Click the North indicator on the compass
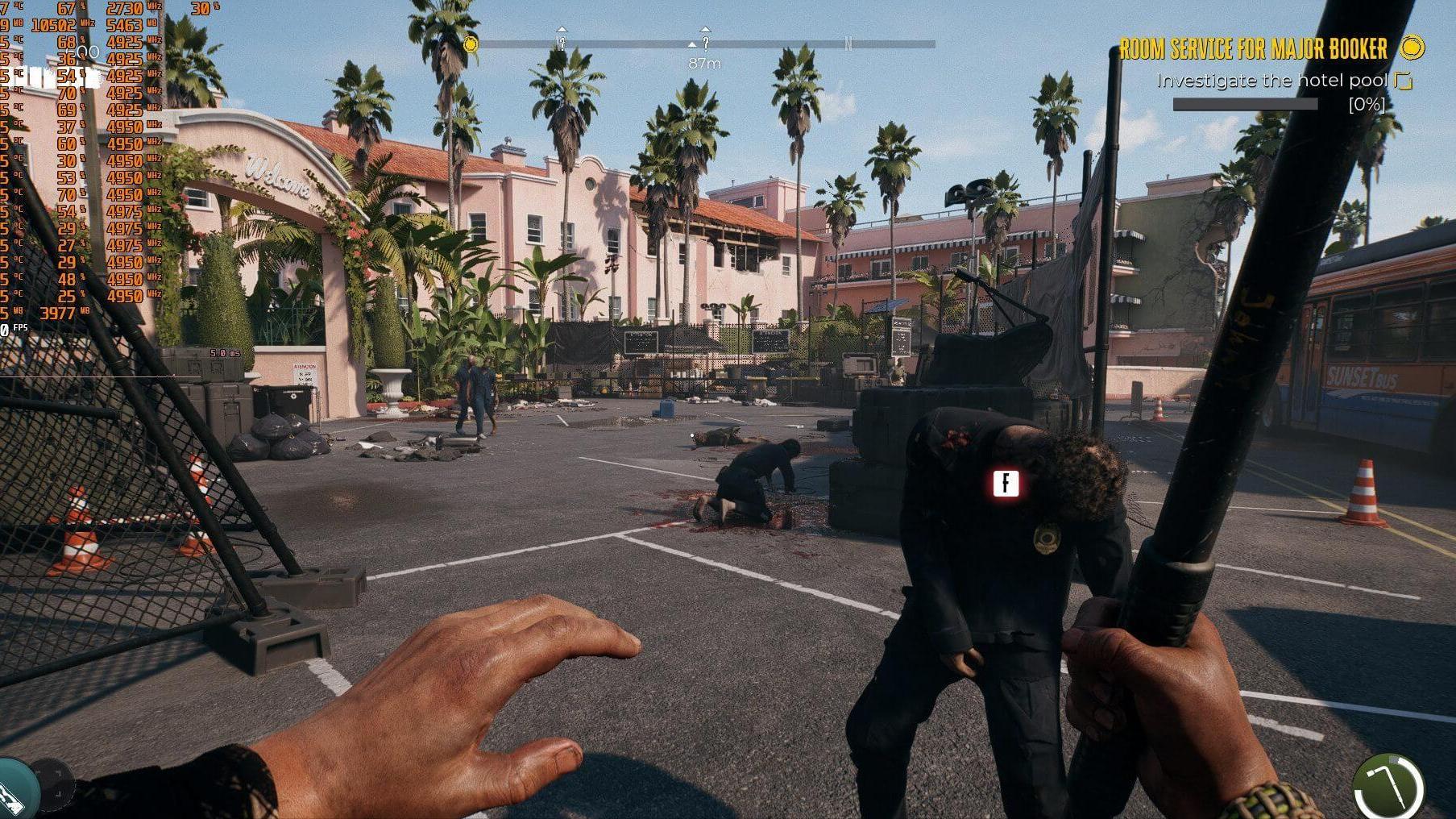The width and height of the screenshot is (1456, 819). click(848, 44)
